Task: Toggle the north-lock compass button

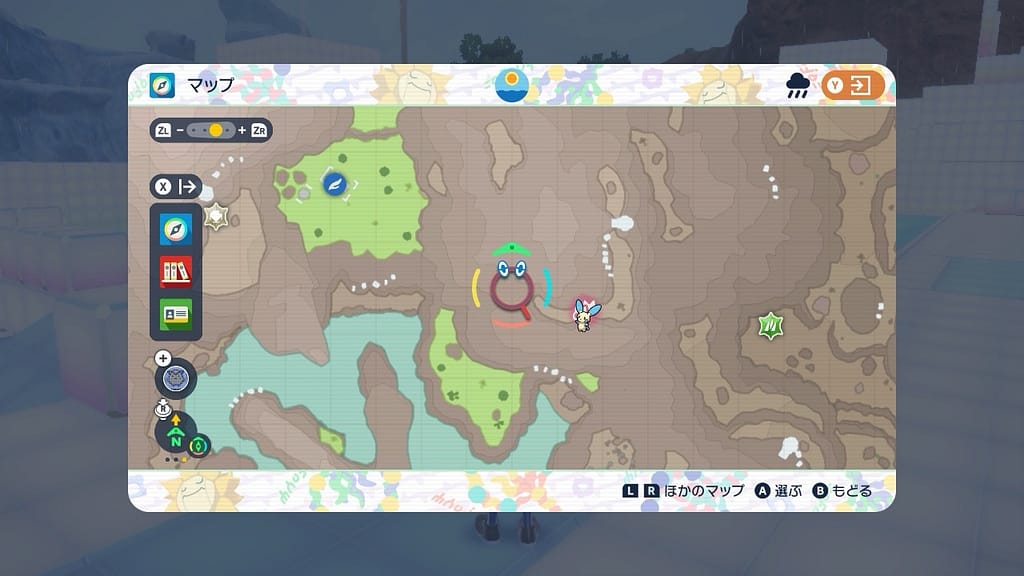Action: coord(176,437)
